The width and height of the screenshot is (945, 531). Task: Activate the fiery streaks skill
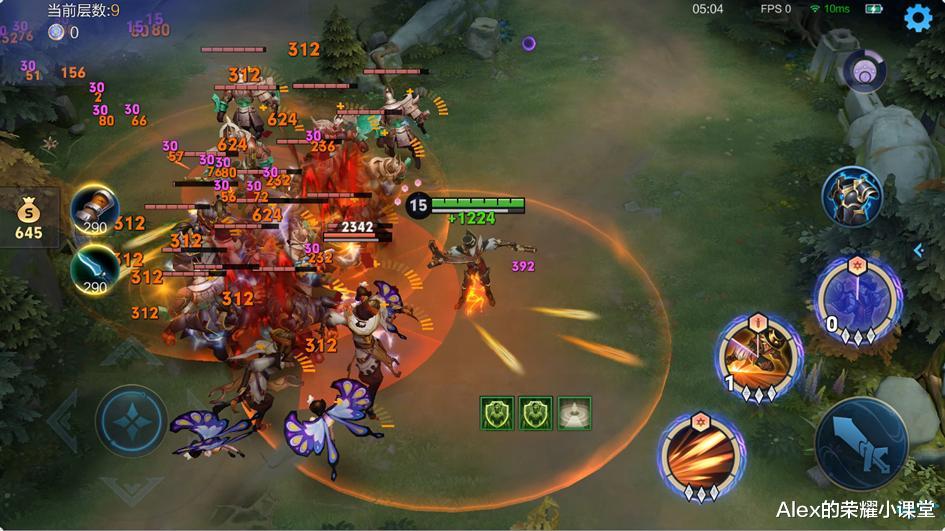coord(701,455)
